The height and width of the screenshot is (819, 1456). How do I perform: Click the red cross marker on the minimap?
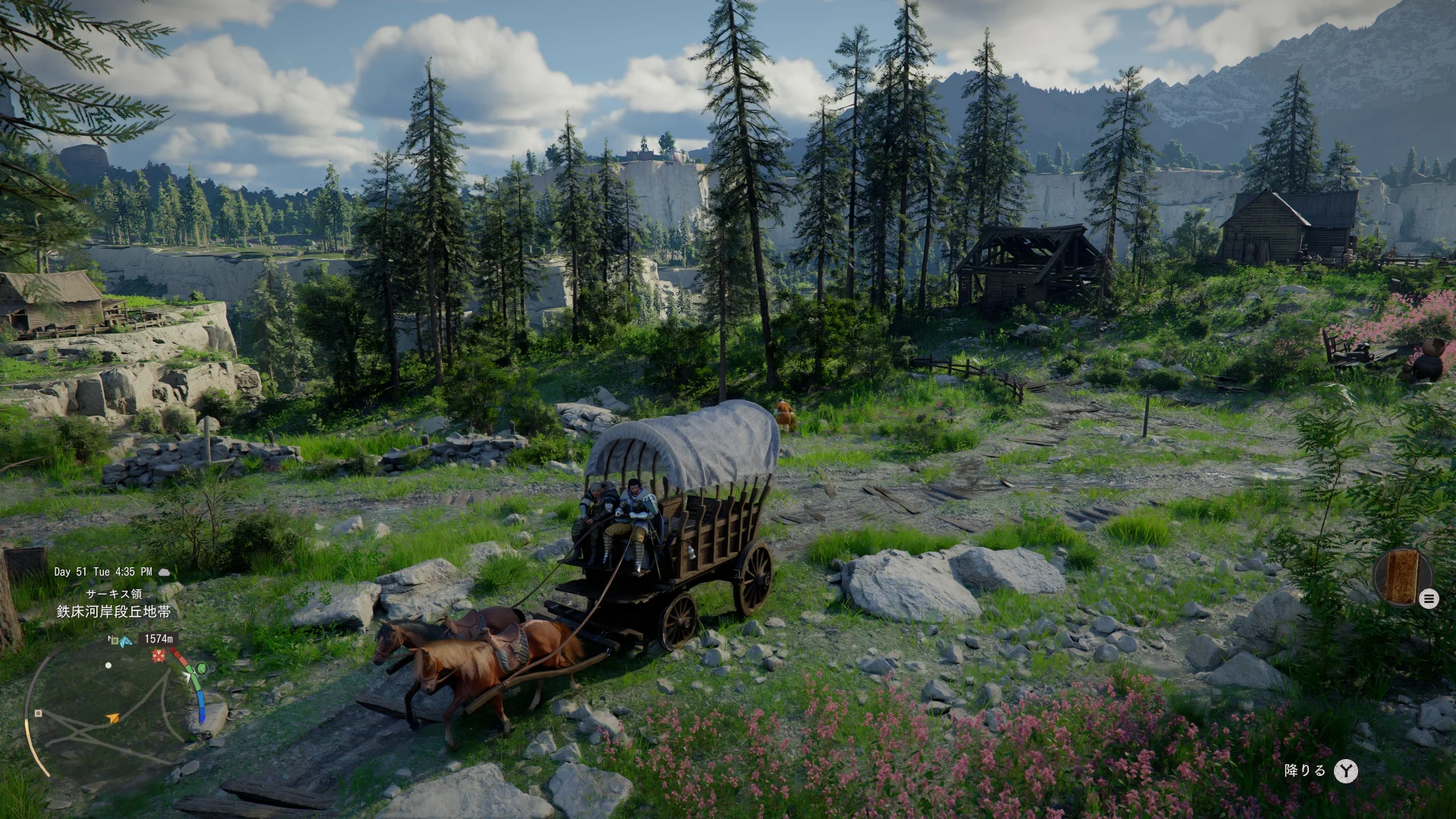pos(158,656)
